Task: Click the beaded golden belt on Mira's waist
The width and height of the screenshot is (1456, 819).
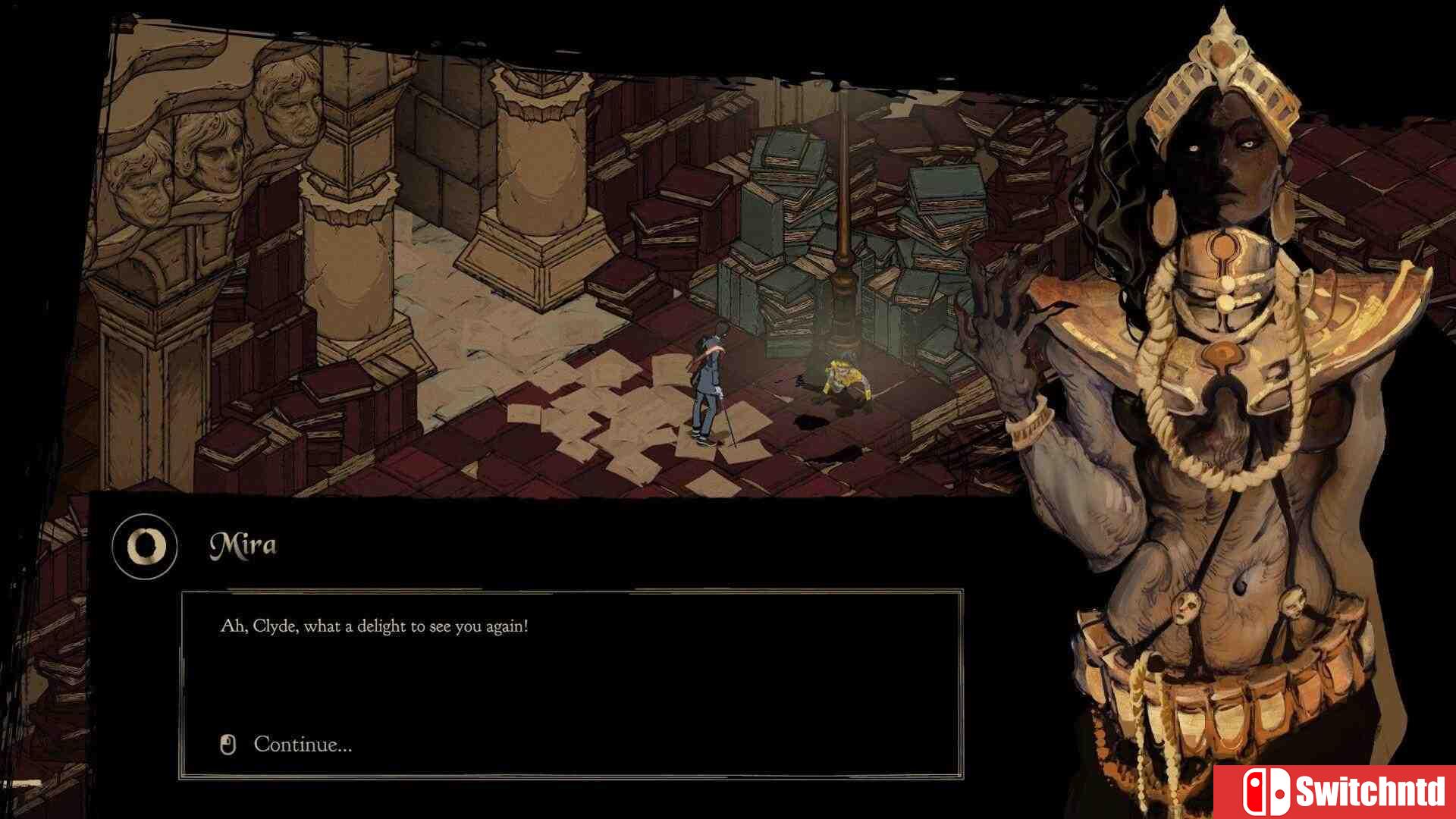Action: [1206, 705]
